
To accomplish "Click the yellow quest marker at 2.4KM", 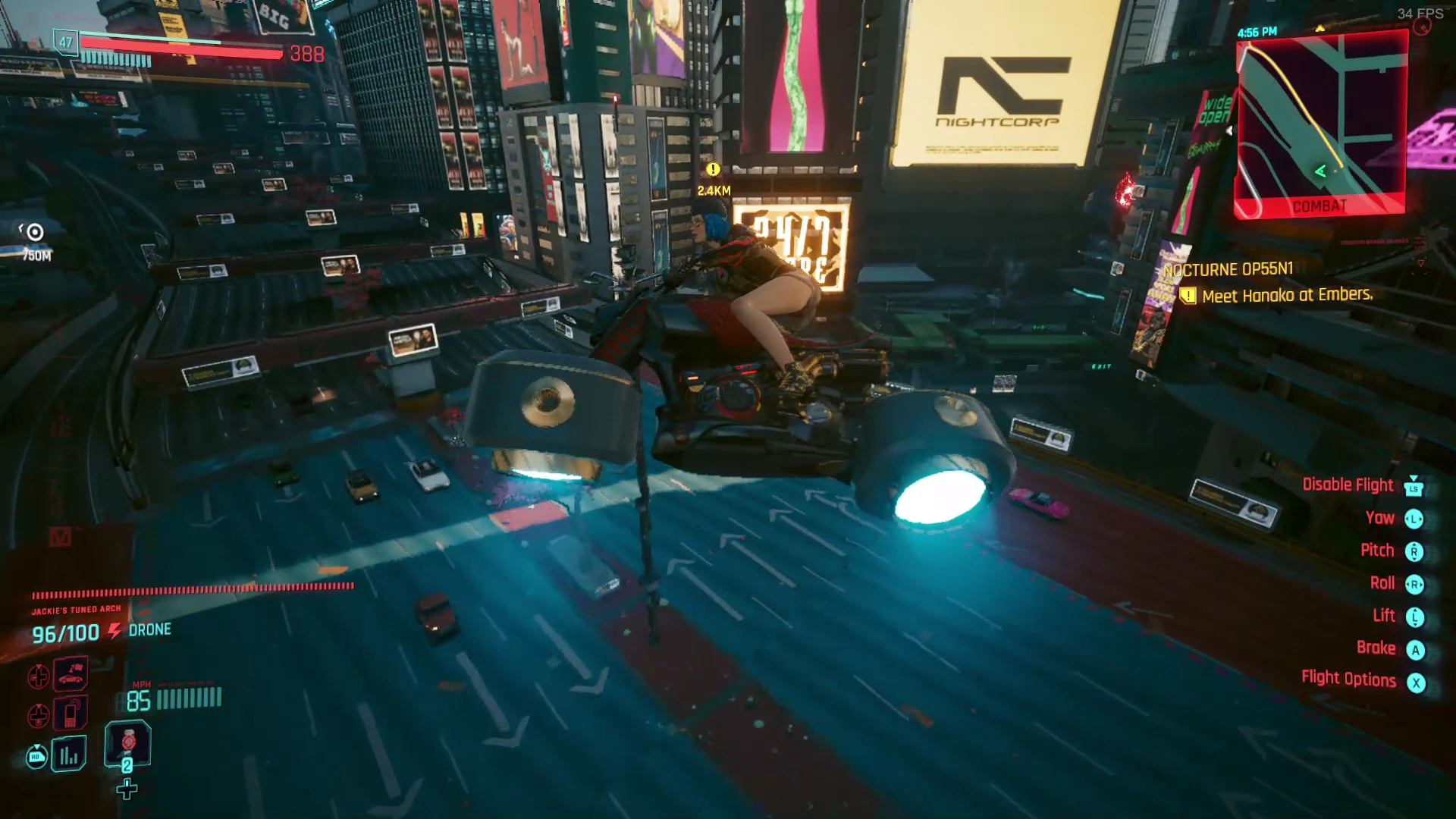I will (x=713, y=170).
